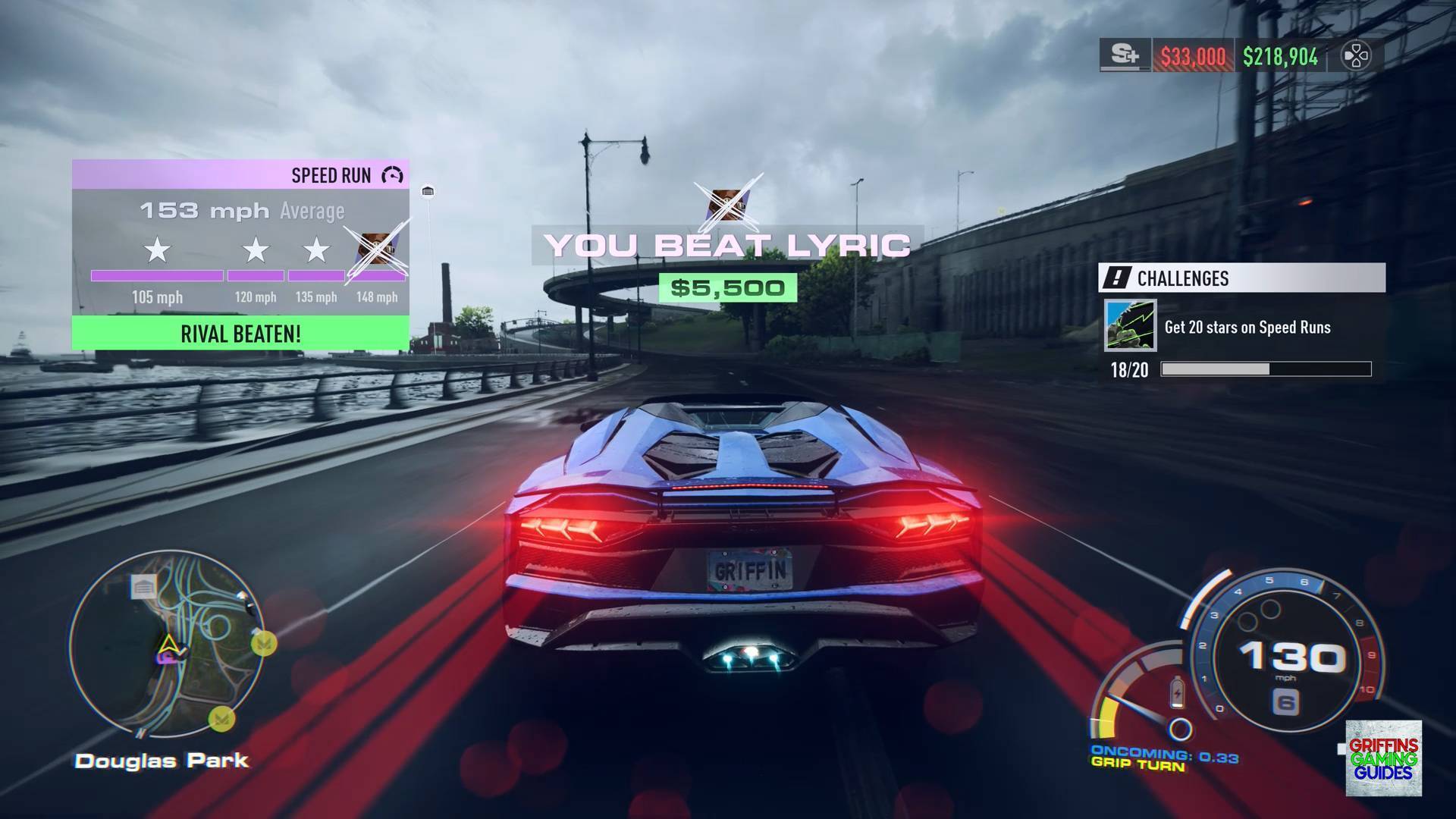The width and height of the screenshot is (1456, 819).
Task: Click the S+ car tier badge
Action: (x=1125, y=56)
